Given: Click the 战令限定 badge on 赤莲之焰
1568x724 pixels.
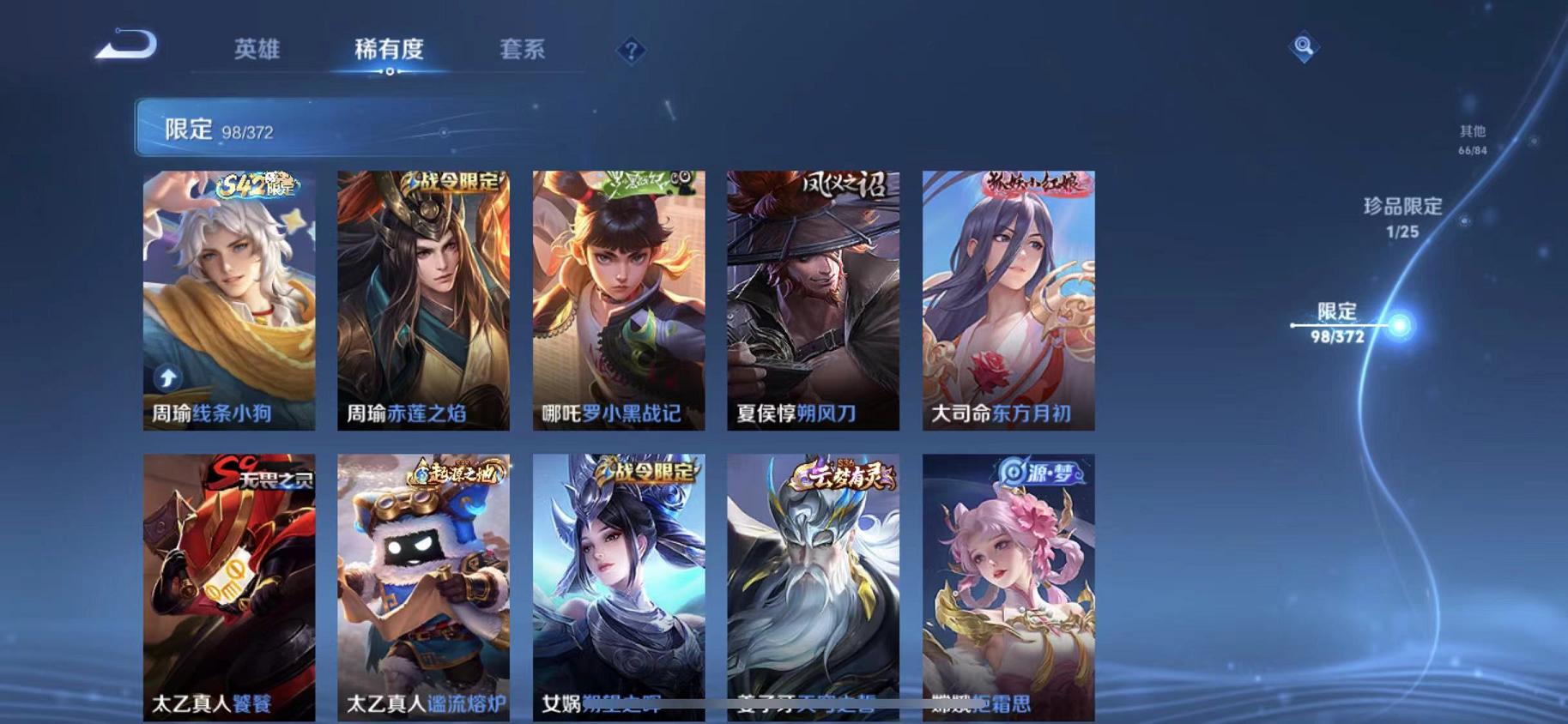Looking at the screenshot, I should pyautogui.click(x=450, y=182).
